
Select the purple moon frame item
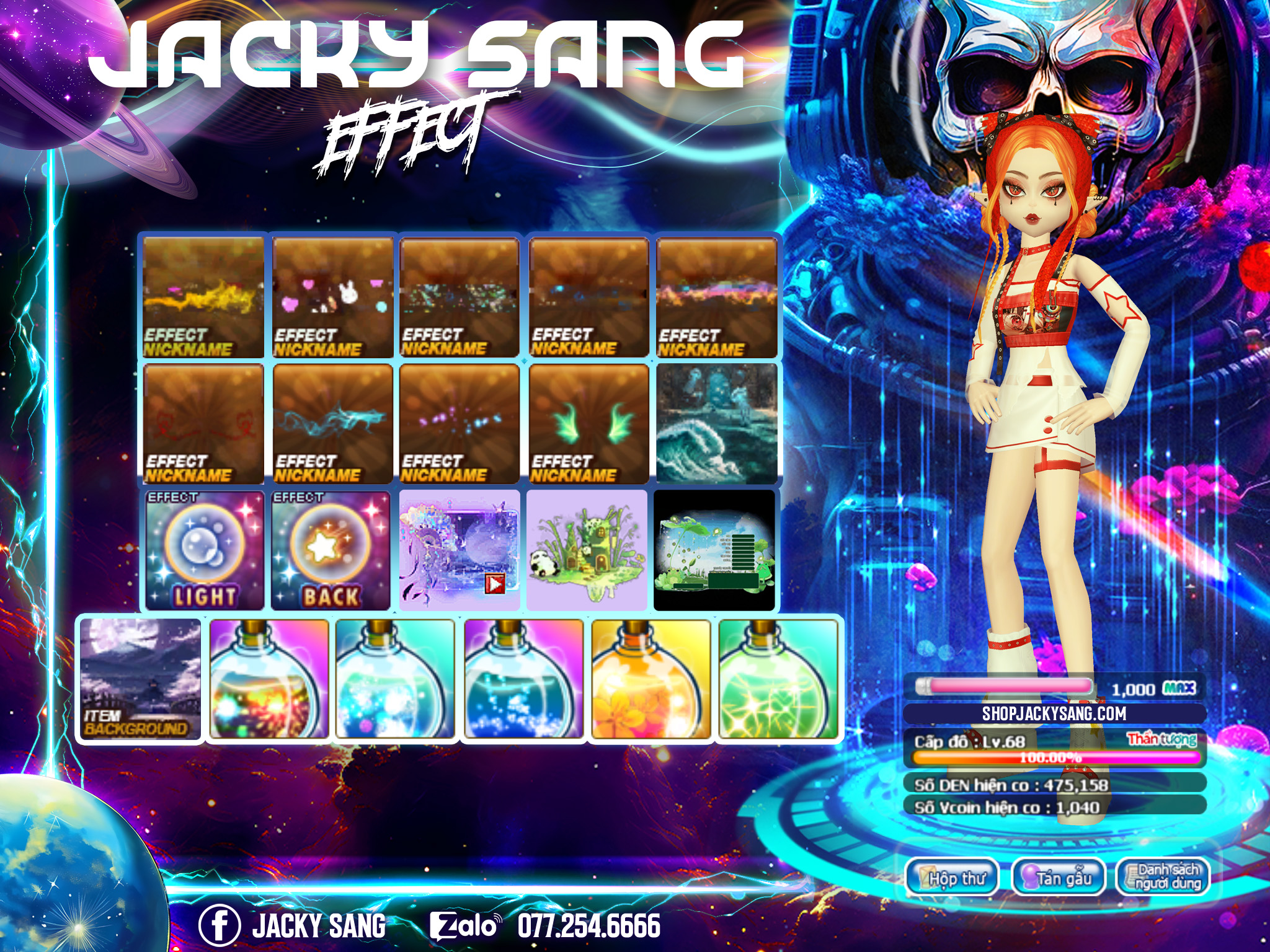click(x=460, y=550)
